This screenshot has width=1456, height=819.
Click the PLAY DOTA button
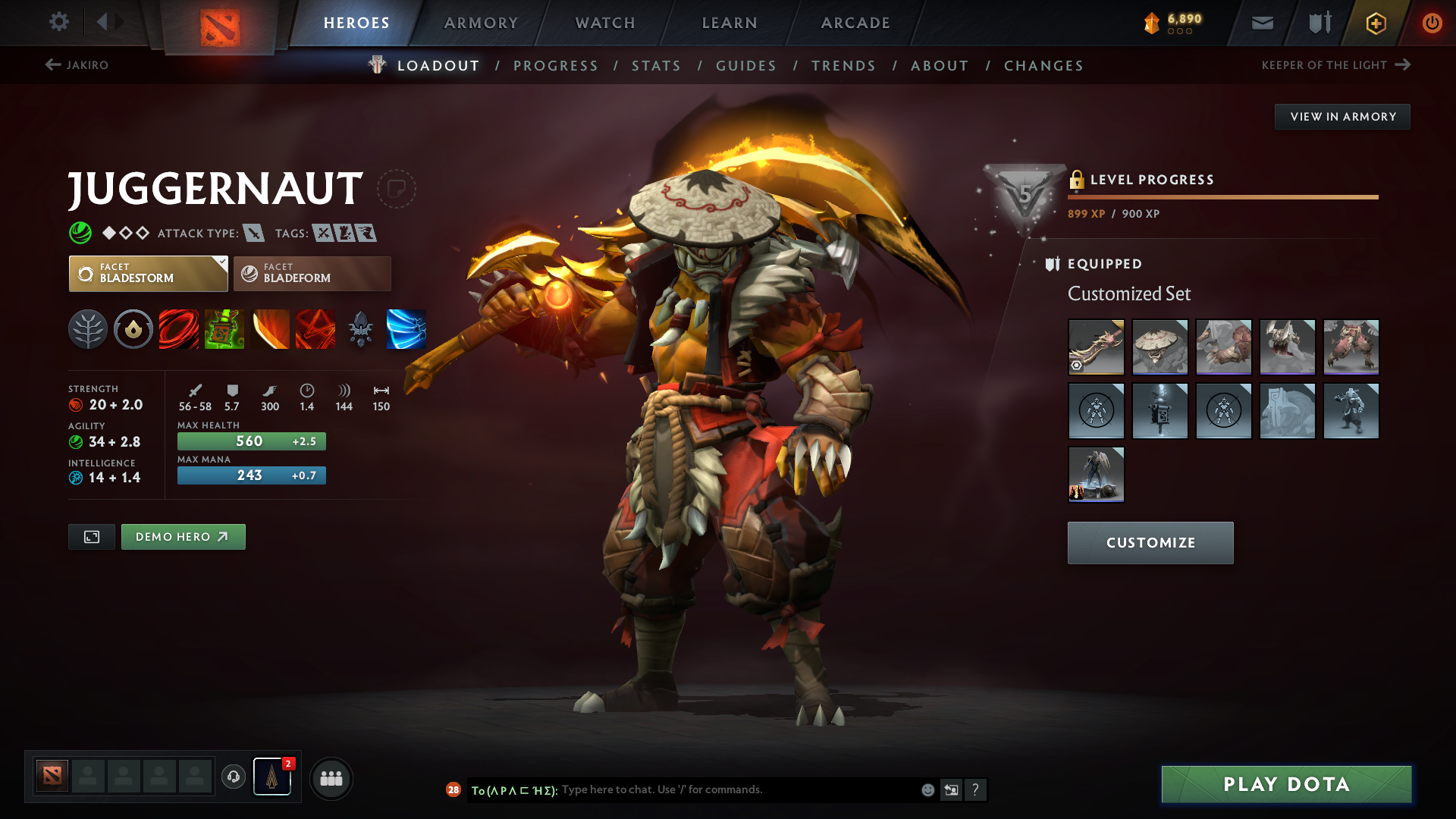[x=1285, y=784]
